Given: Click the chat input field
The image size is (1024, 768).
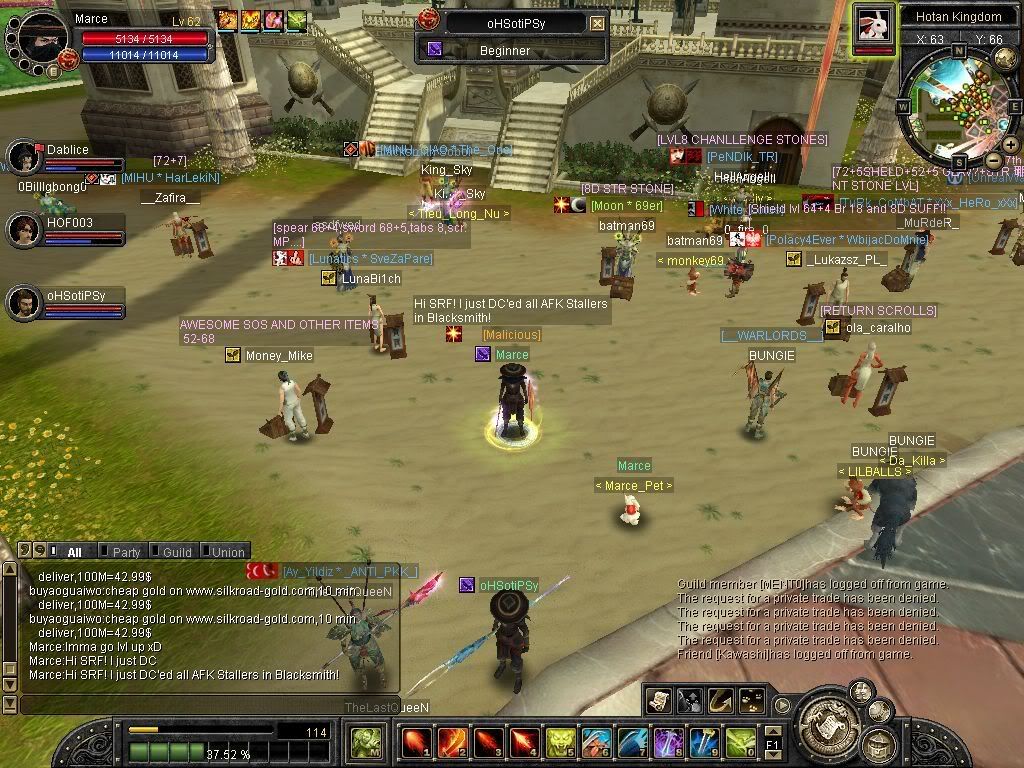Looking at the screenshot, I should 200,705.
